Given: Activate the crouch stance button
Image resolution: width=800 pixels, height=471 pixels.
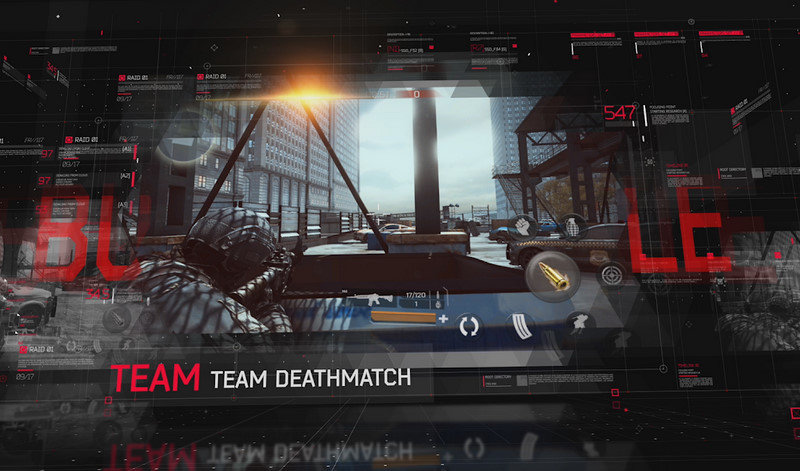Looking at the screenshot, I should click(x=579, y=323).
